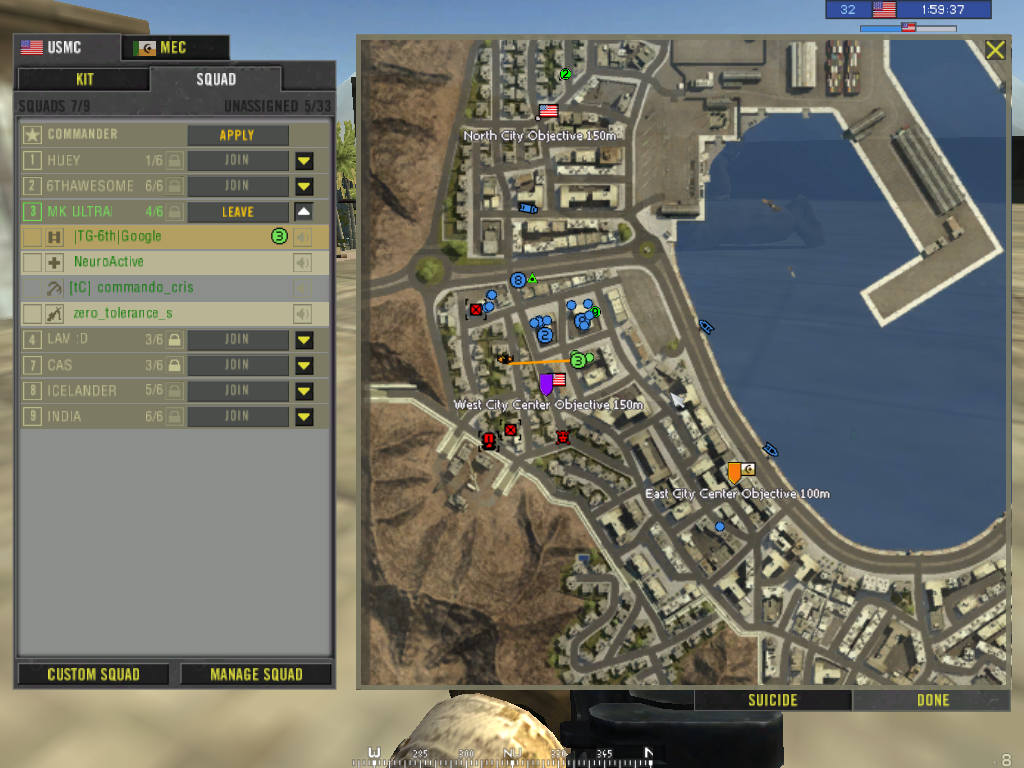Viewport: 1024px width, 768px height.
Task: Select the North City Objective flag
Action: coord(548,111)
